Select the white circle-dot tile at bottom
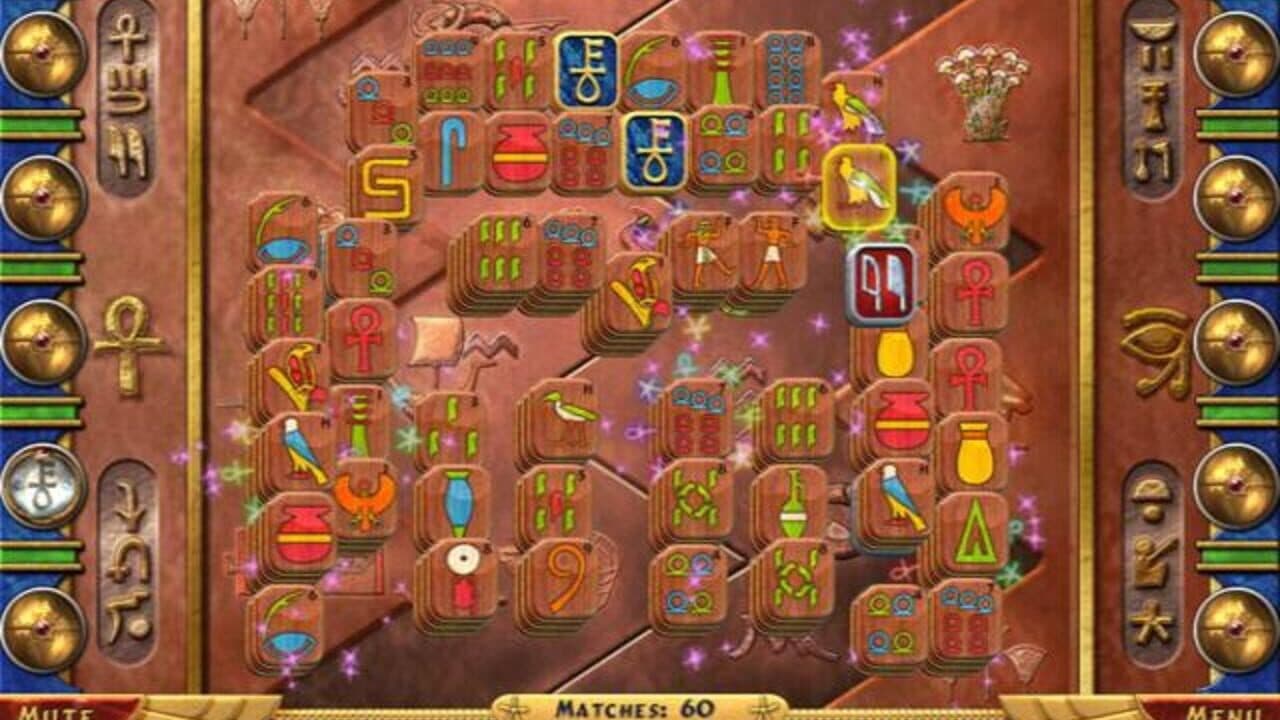This screenshot has height=720, width=1280. [x=460, y=560]
